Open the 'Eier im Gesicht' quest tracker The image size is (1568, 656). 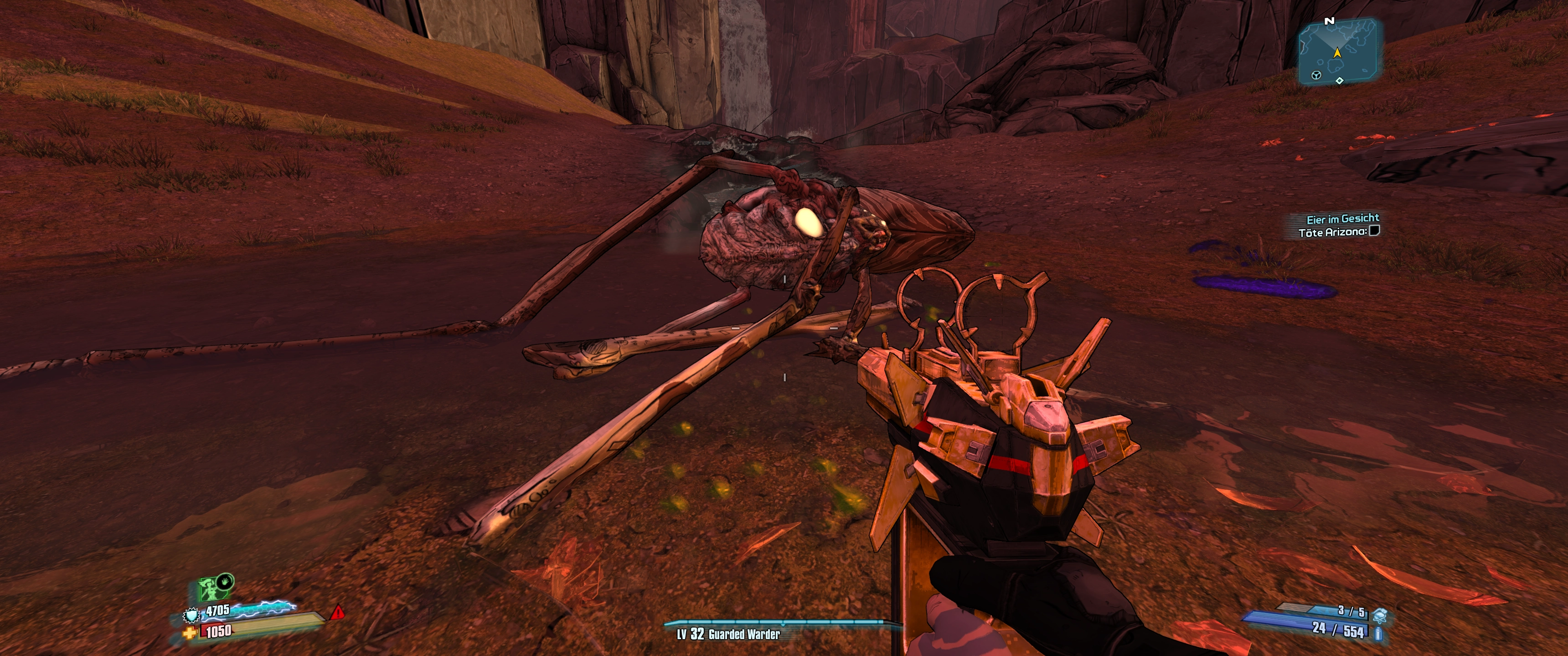point(1342,219)
